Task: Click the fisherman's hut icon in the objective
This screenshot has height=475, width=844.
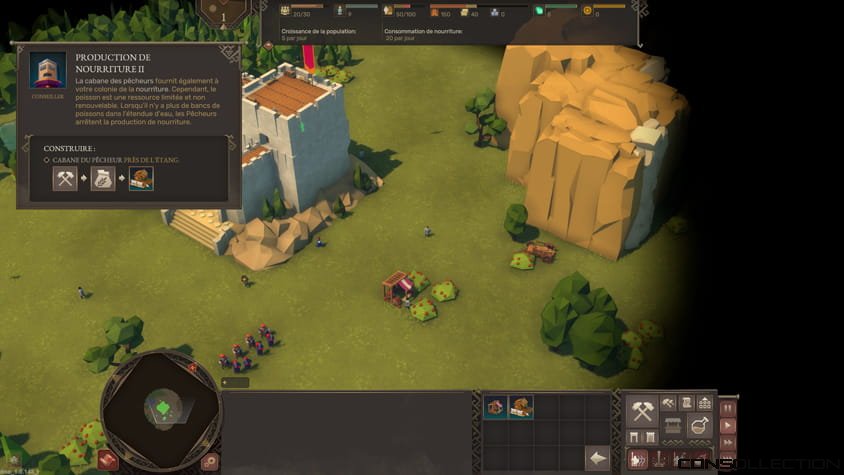Action: point(141,179)
